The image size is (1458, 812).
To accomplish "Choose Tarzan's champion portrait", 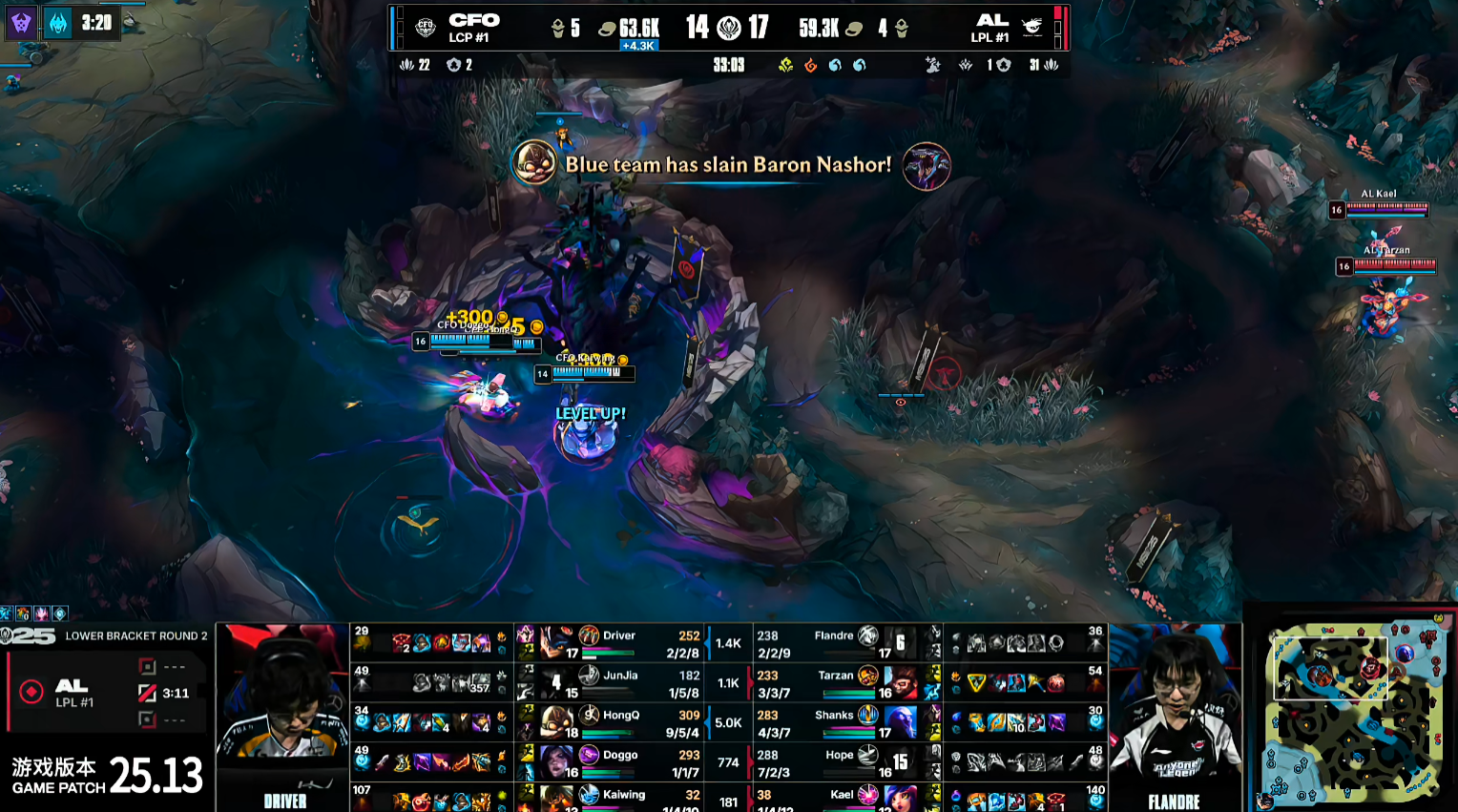I will (x=900, y=682).
